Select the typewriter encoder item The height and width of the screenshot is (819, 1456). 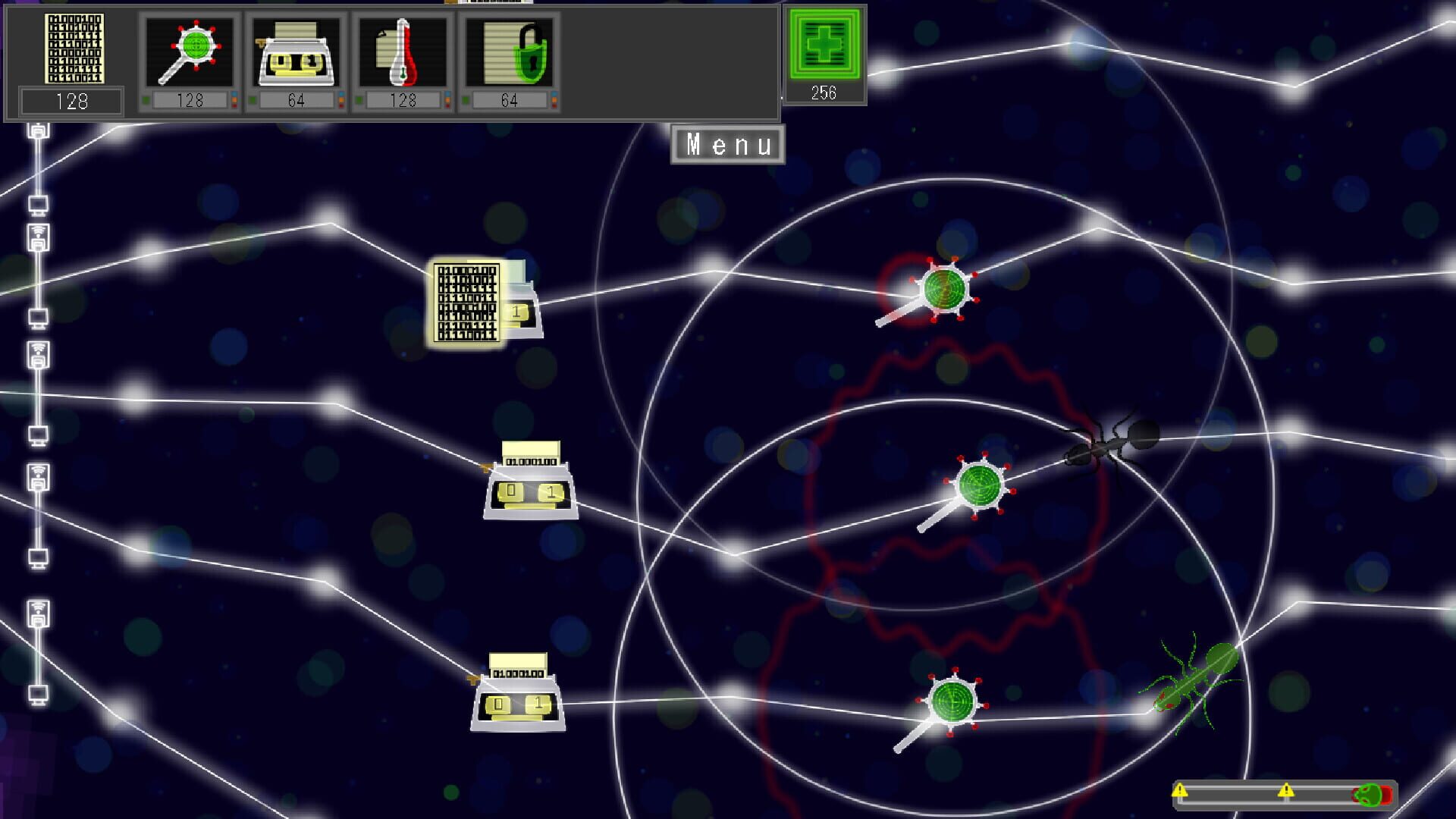[x=296, y=49]
